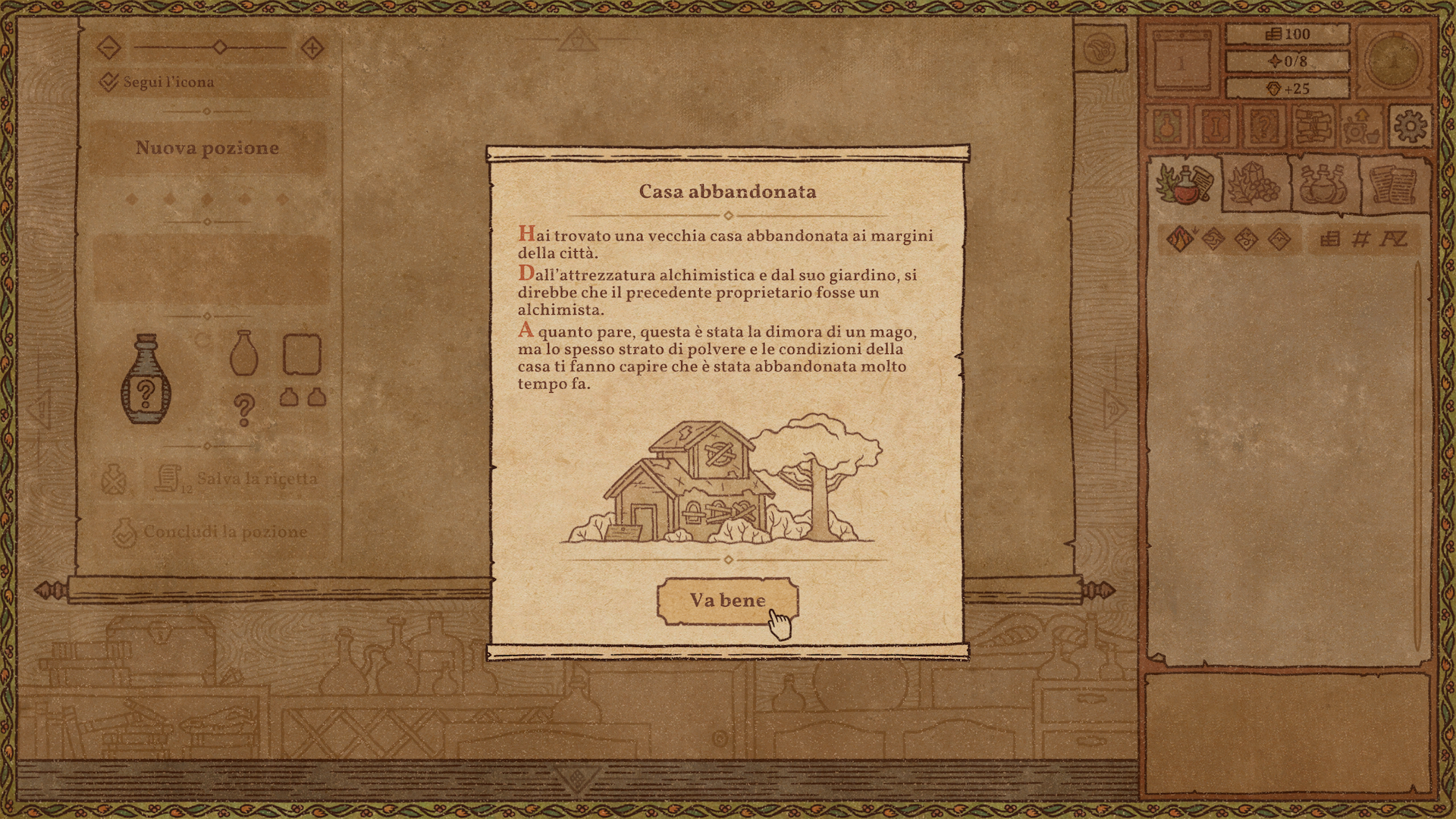Image resolution: width=1456 pixels, height=819 pixels.
Task: Toggle the Segui l'icona checkbox
Action: 109,82
